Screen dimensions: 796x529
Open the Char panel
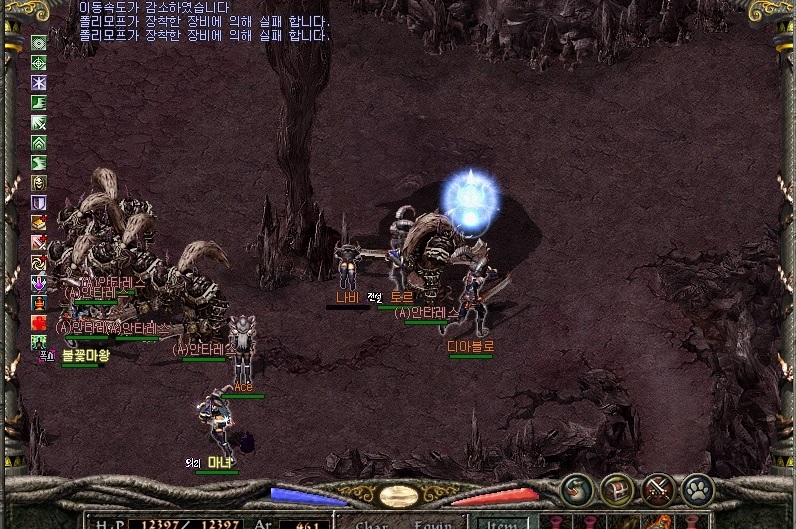(x=372, y=523)
